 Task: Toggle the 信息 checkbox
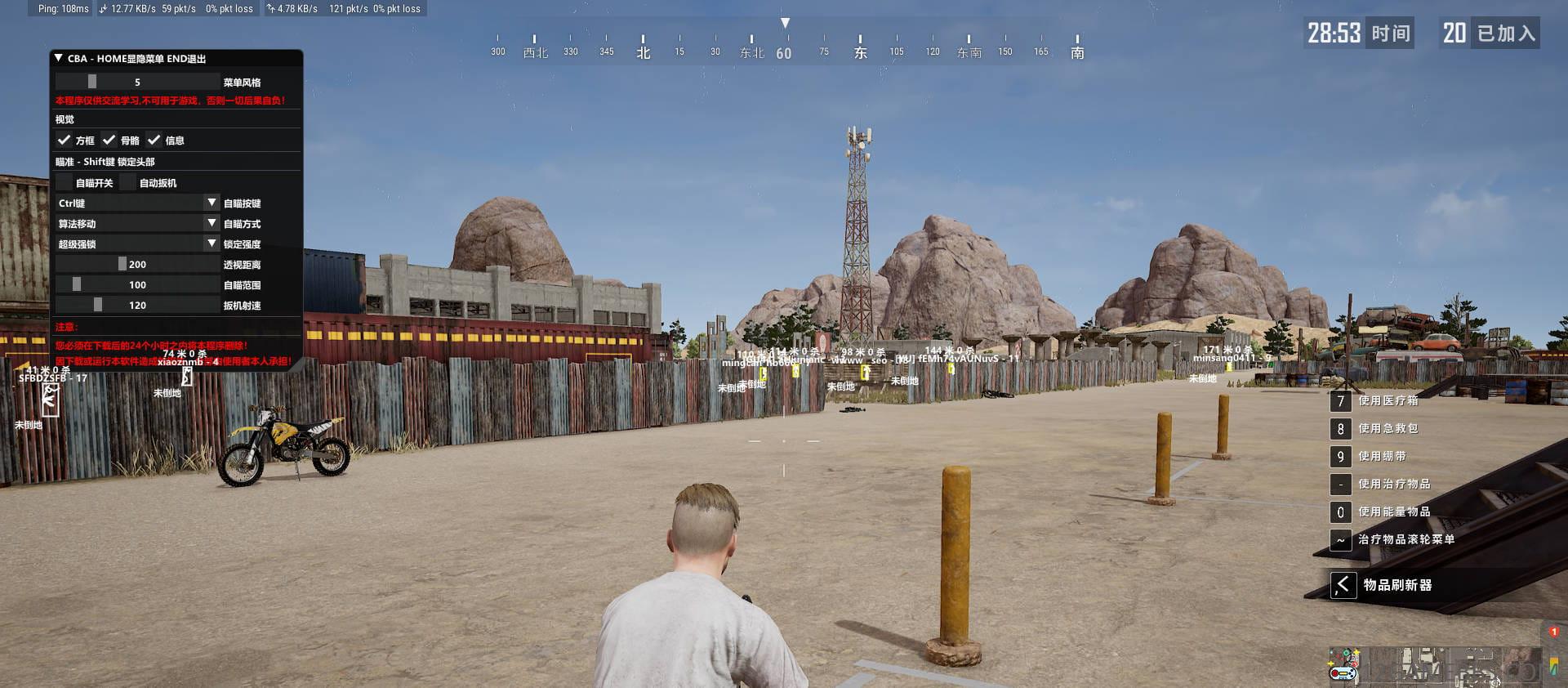(154, 140)
